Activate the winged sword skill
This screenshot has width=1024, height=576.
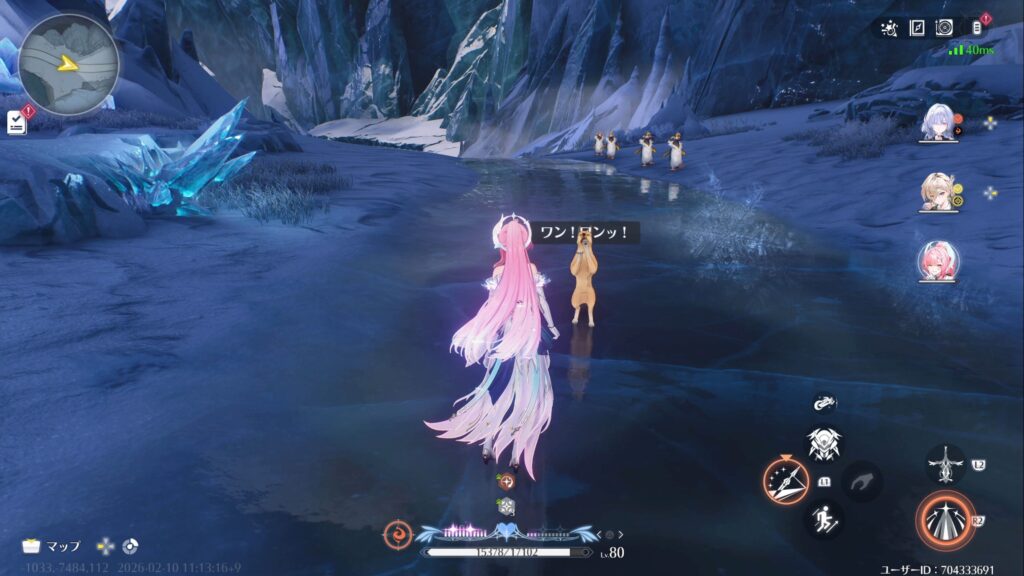click(945, 465)
